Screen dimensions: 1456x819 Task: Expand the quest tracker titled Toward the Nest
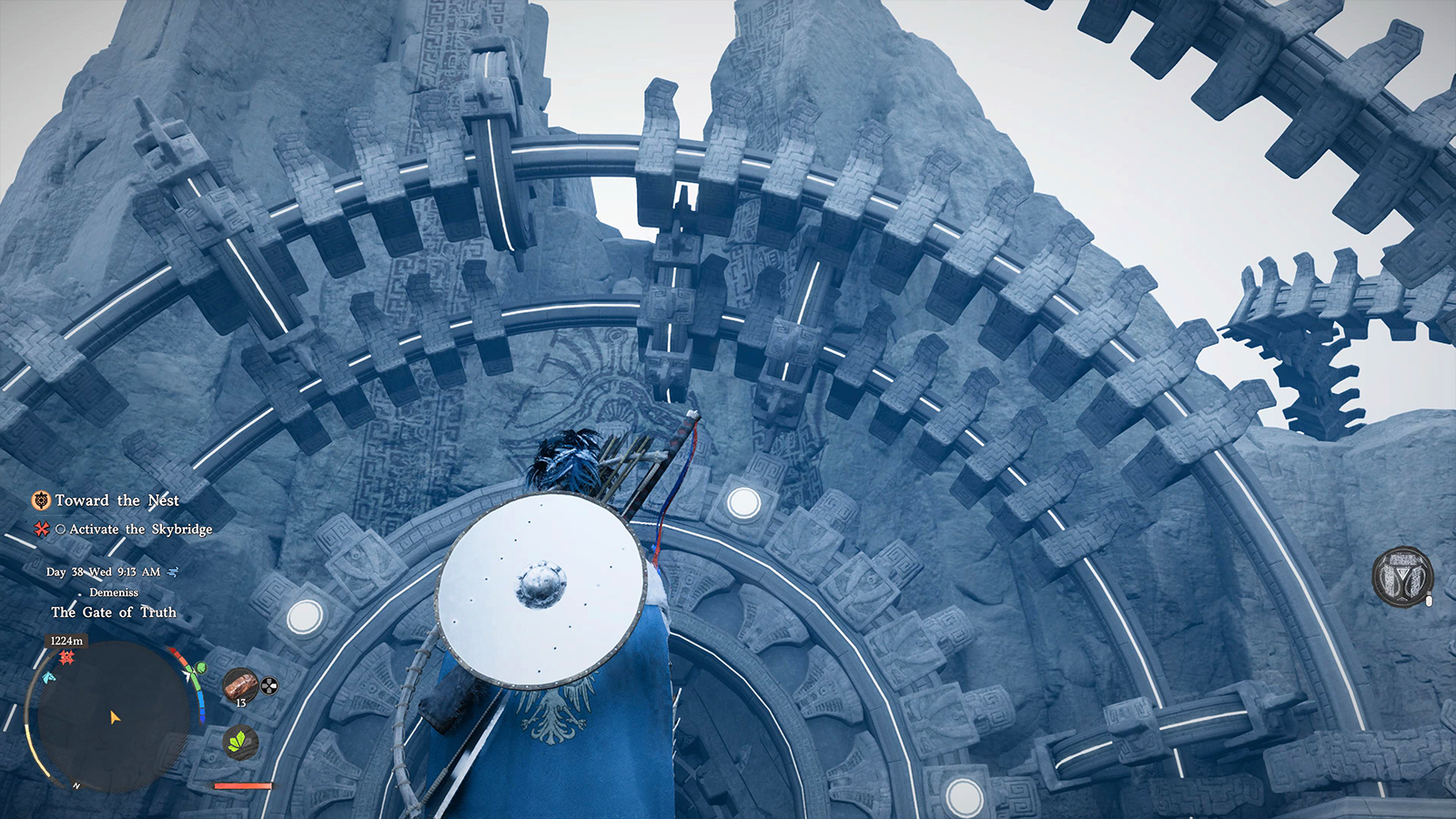pos(117,499)
